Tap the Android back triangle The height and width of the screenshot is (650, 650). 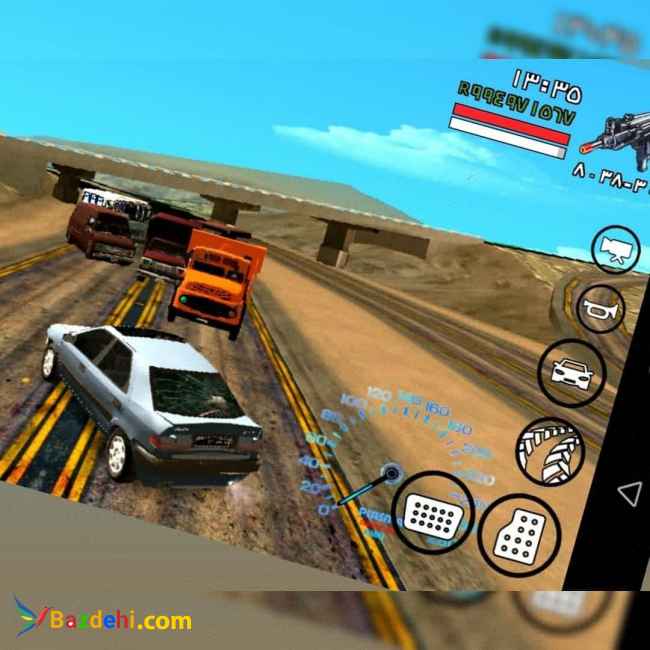click(629, 492)
